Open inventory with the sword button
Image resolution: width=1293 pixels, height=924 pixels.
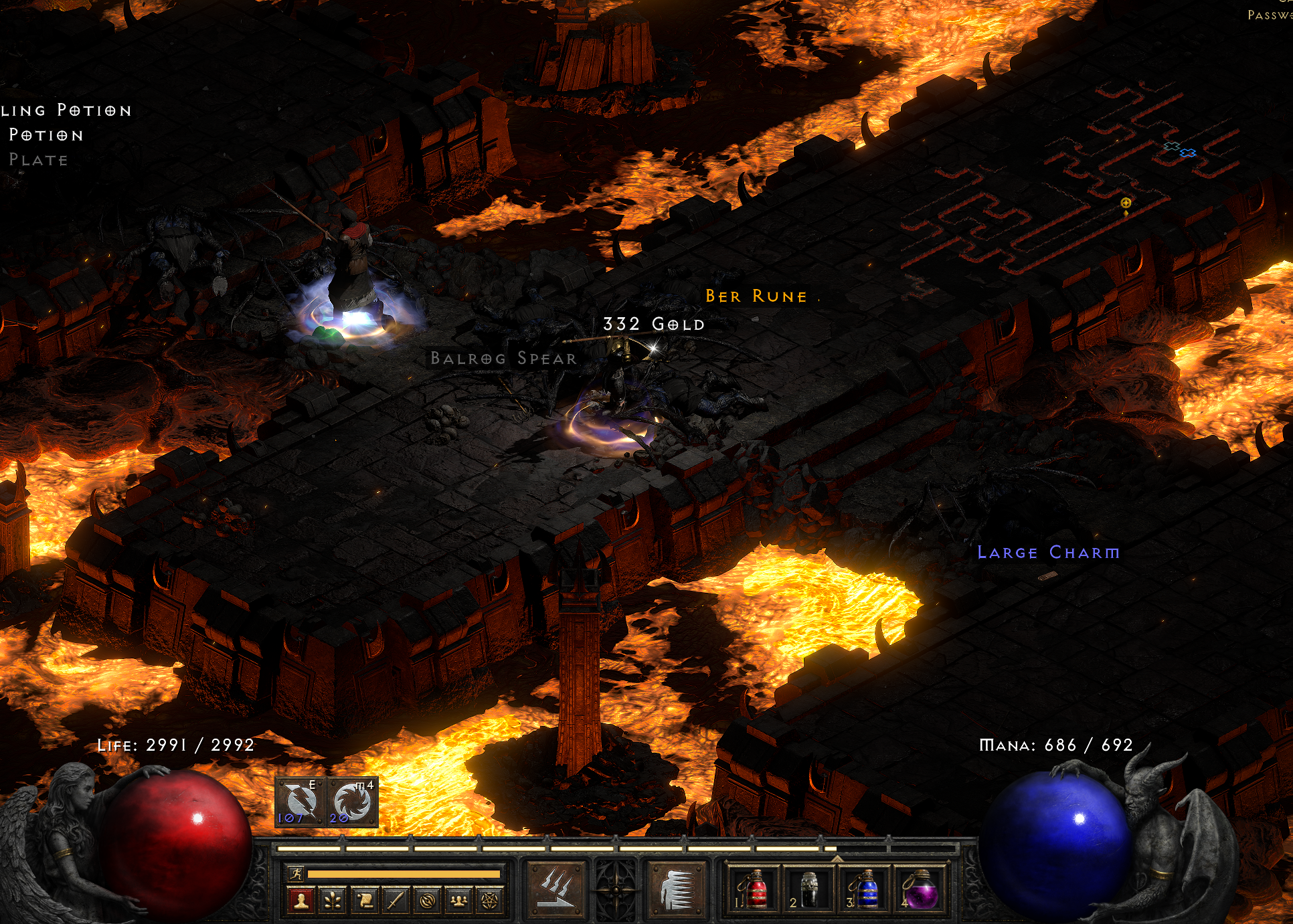click(396, 901)
